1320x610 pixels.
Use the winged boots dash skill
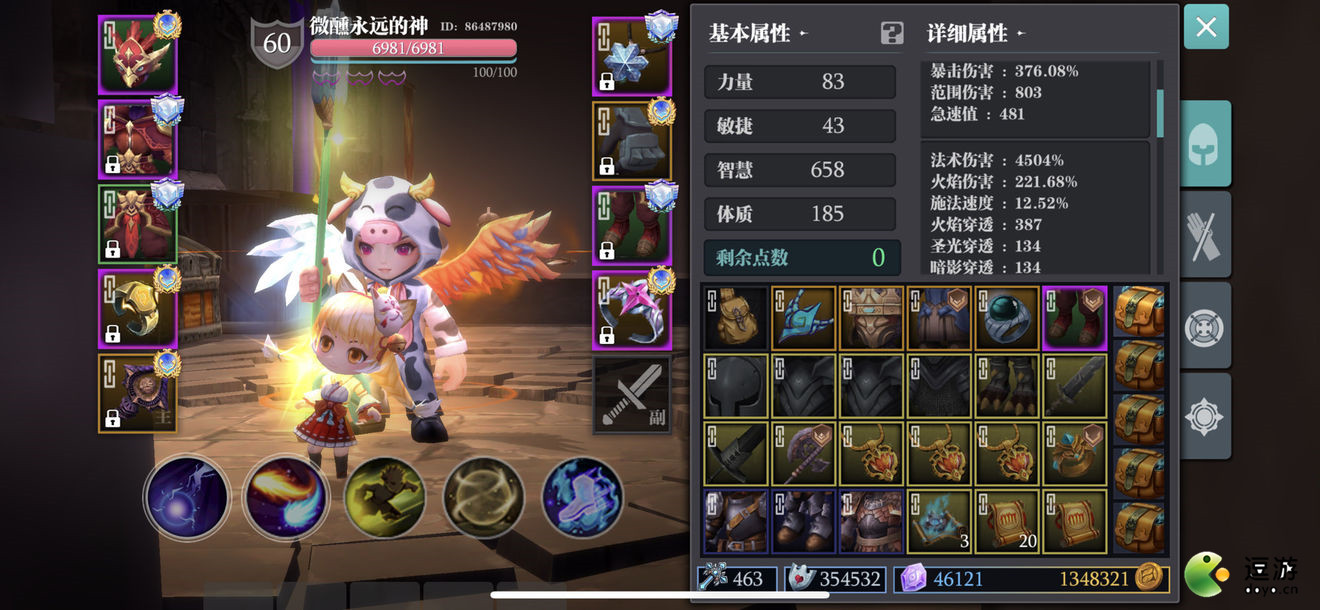pos(583,497)
